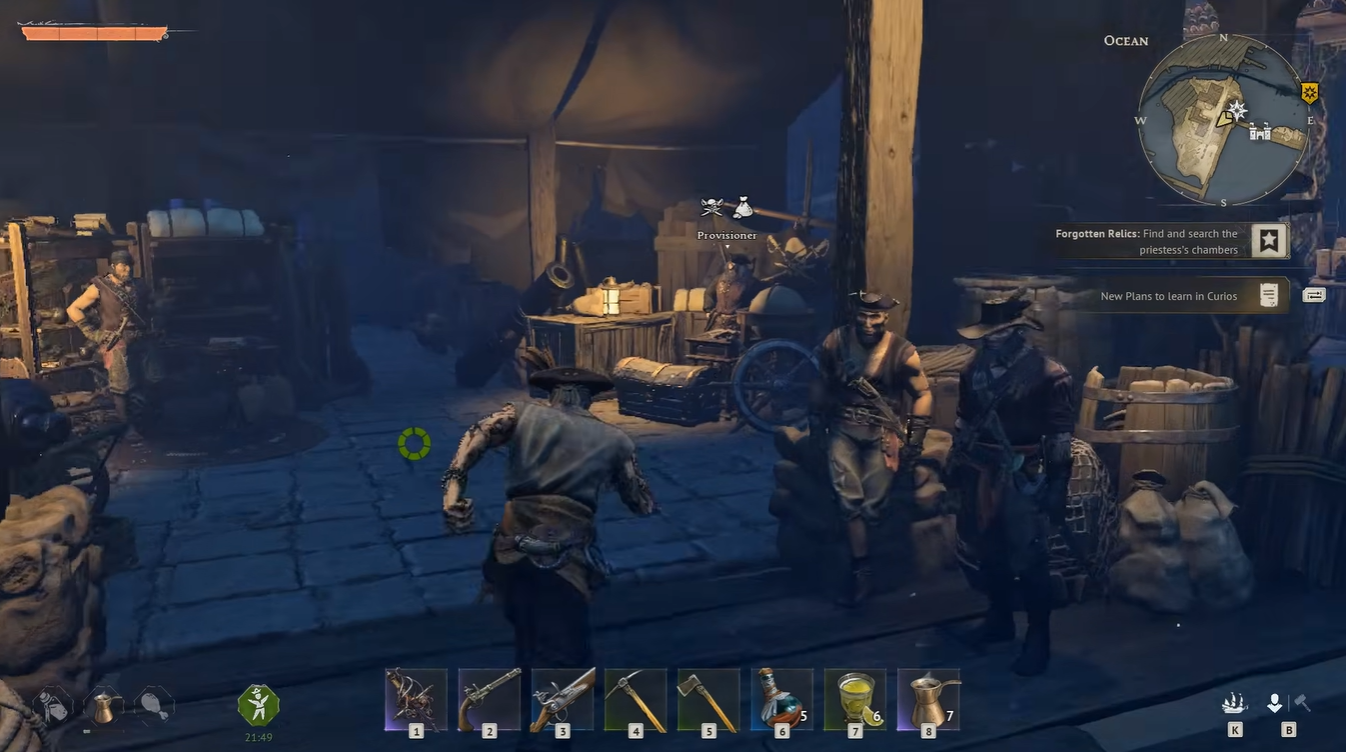Click the green character status emblem above the timer
The height and width of the screenshot is (752, 1346).
258,703
